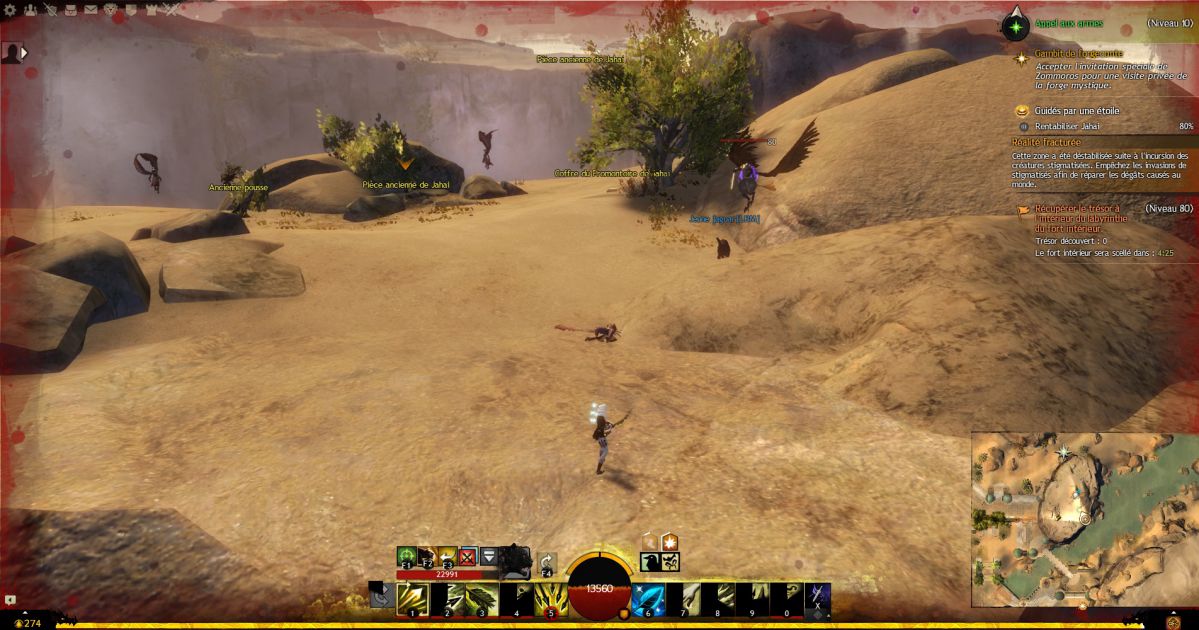This screenshot has height=630, width=1199.
Task: Use weapon skill 3 leaf icon
Action: pyautogui.click(x=481, y=599)
